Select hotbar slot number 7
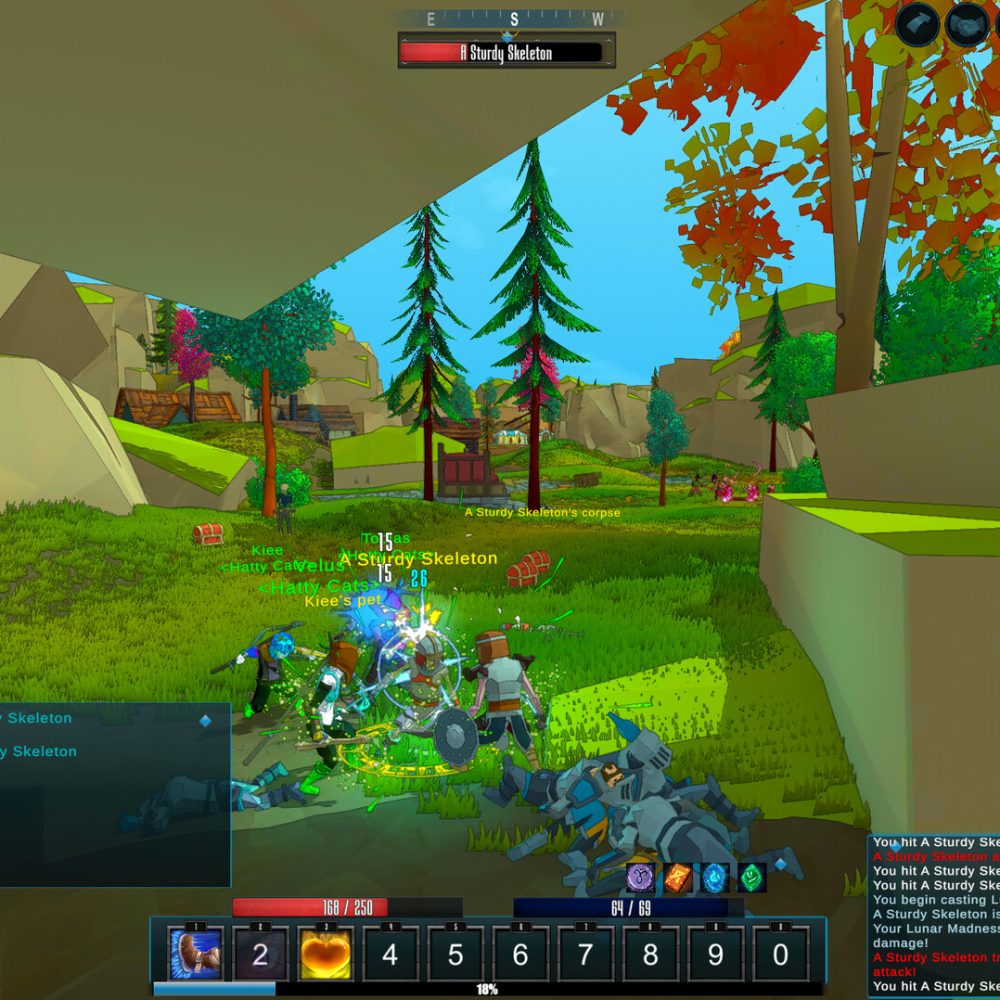This screenshot has height=1000, width=1000. click(585, 953)
